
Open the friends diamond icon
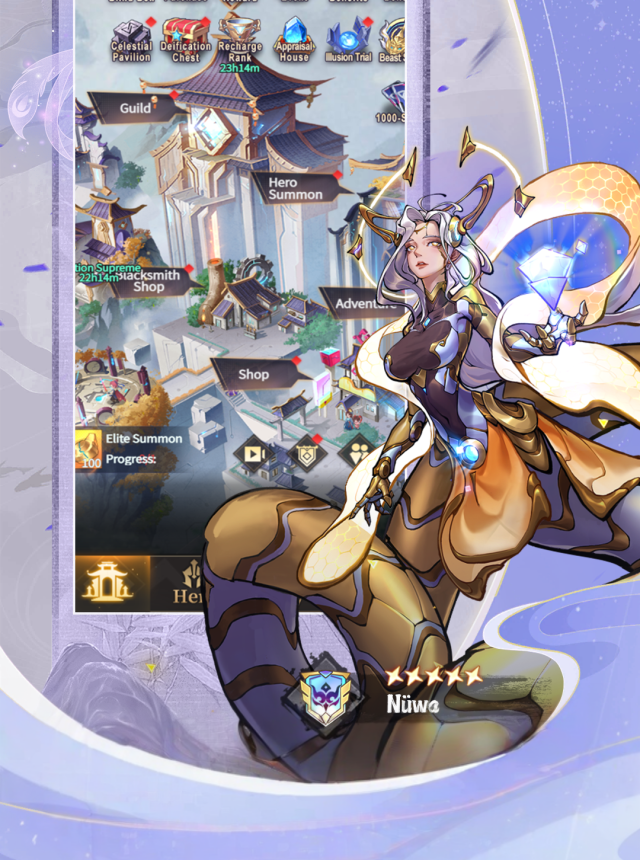[358, 453]
